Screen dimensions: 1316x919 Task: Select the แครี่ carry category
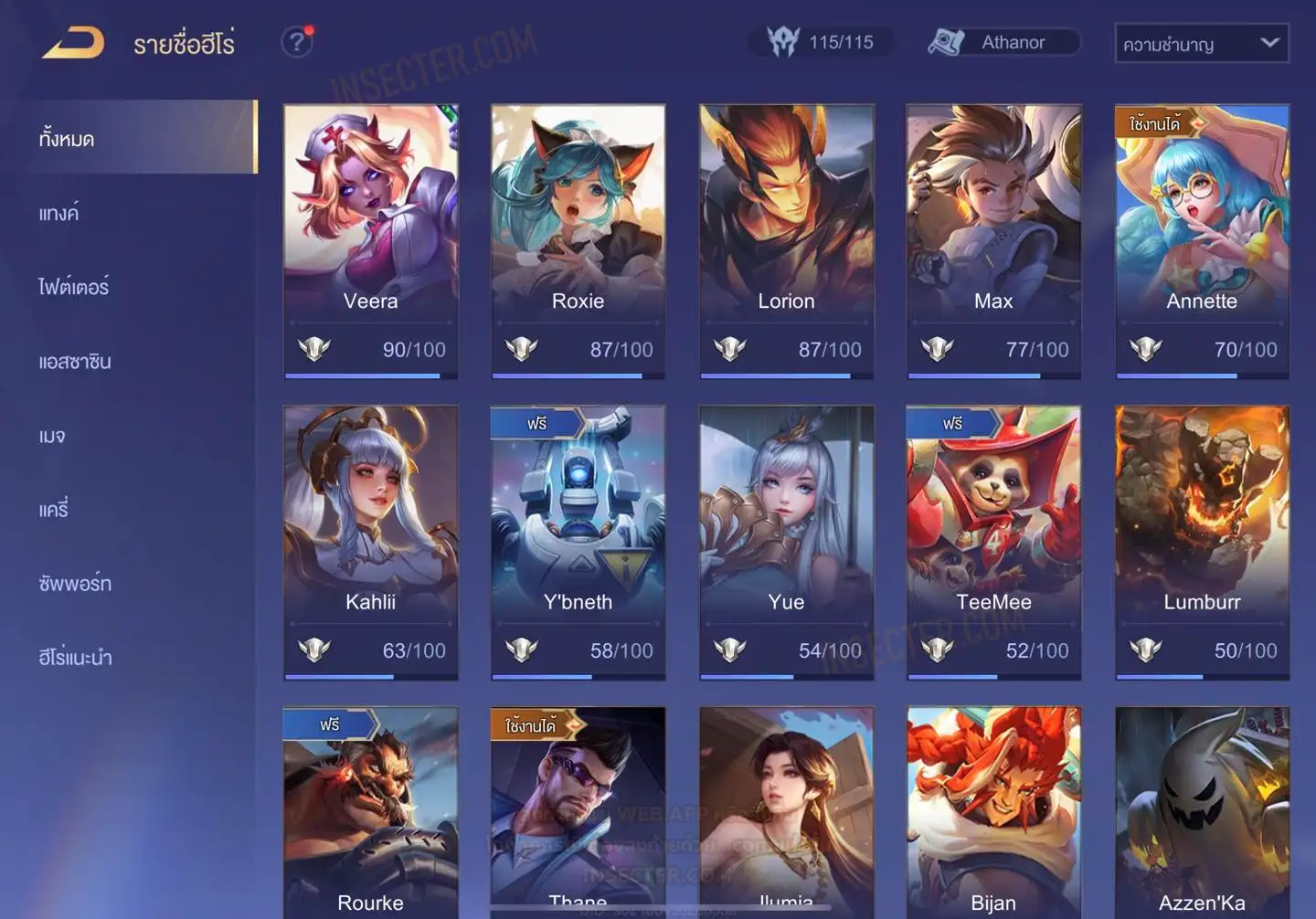point(54,510)
